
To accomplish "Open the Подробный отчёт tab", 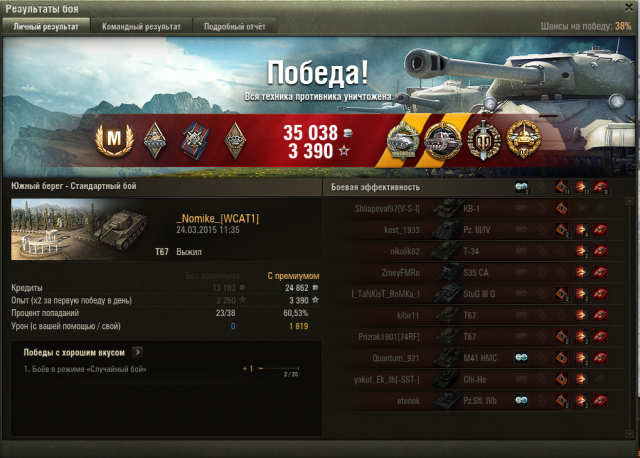I will pyautogui.click(x=235, y=27).
